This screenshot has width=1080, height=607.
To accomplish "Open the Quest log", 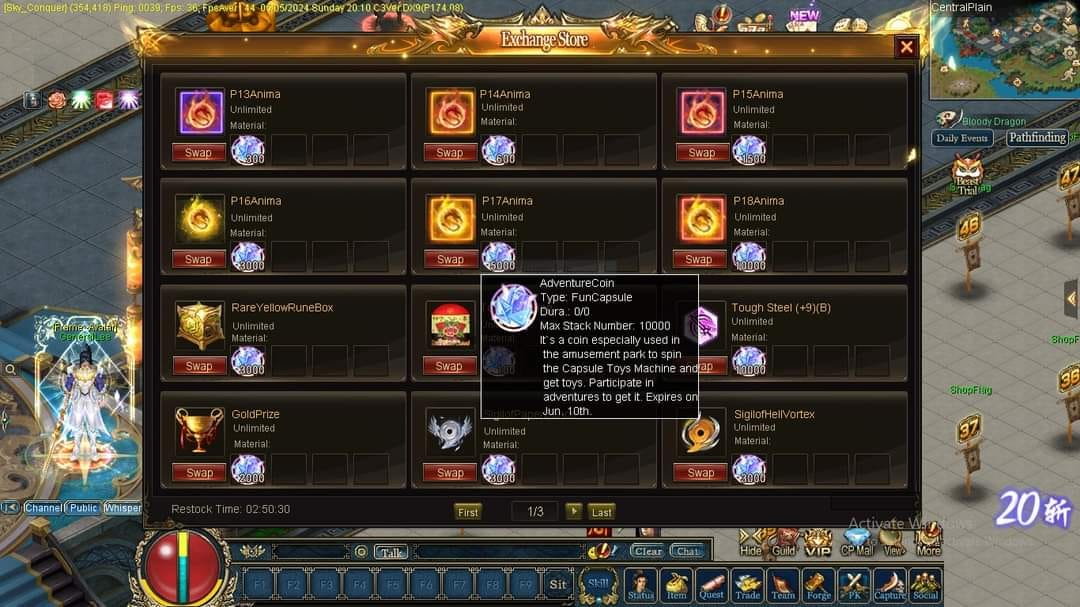I will pos(711,584).
